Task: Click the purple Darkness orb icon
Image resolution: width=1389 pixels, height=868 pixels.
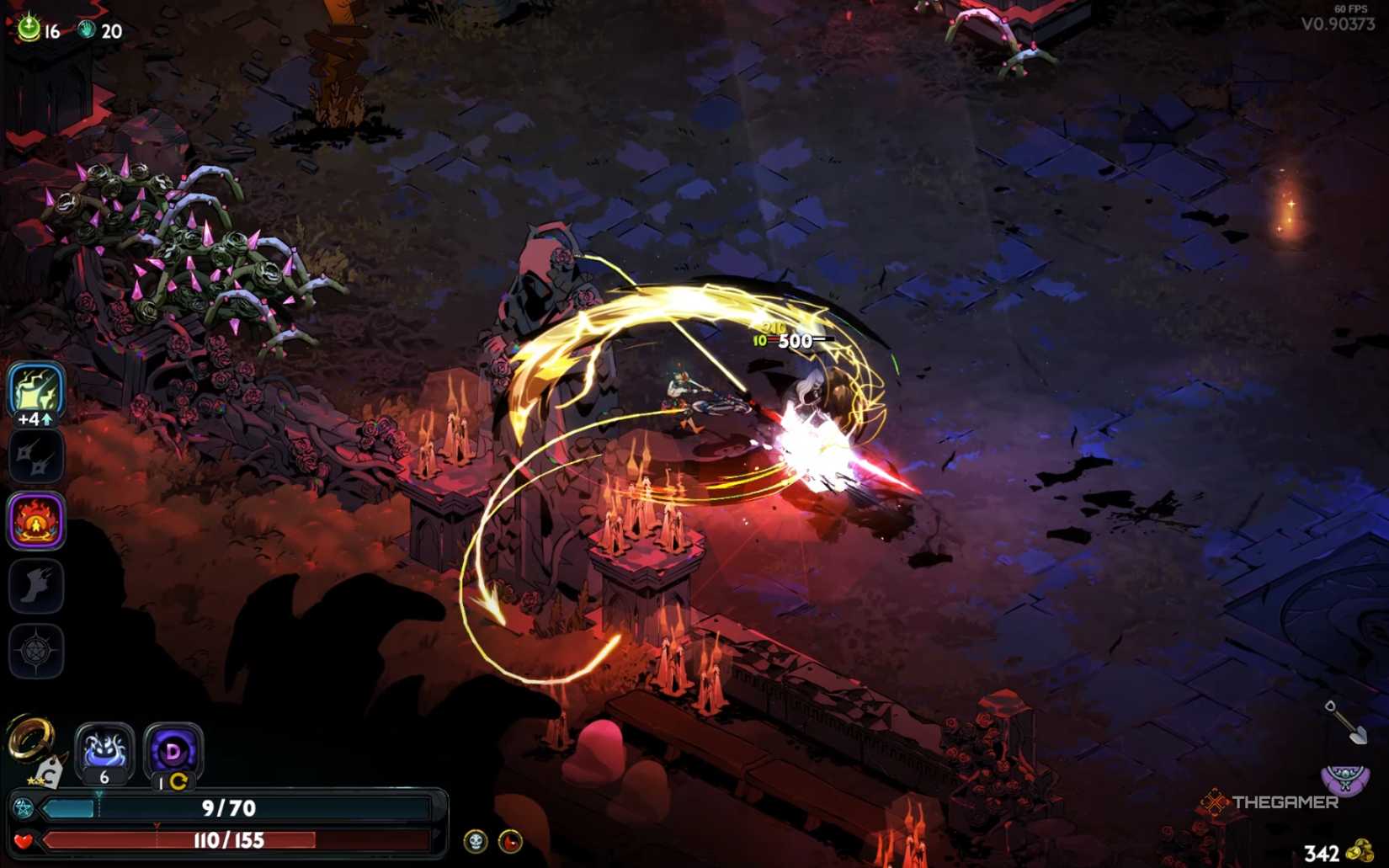Action: click(173, 749)
